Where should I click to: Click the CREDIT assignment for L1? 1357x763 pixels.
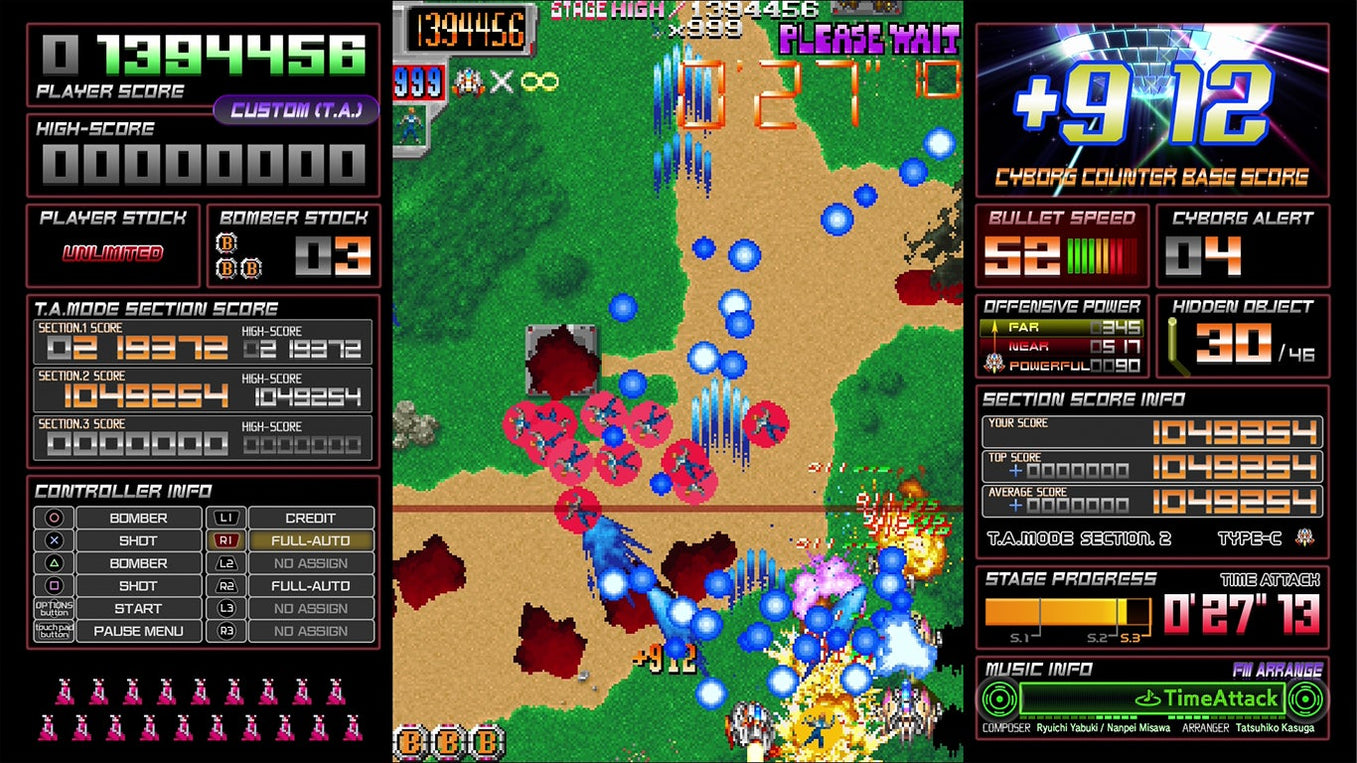(x=310, y=518)
